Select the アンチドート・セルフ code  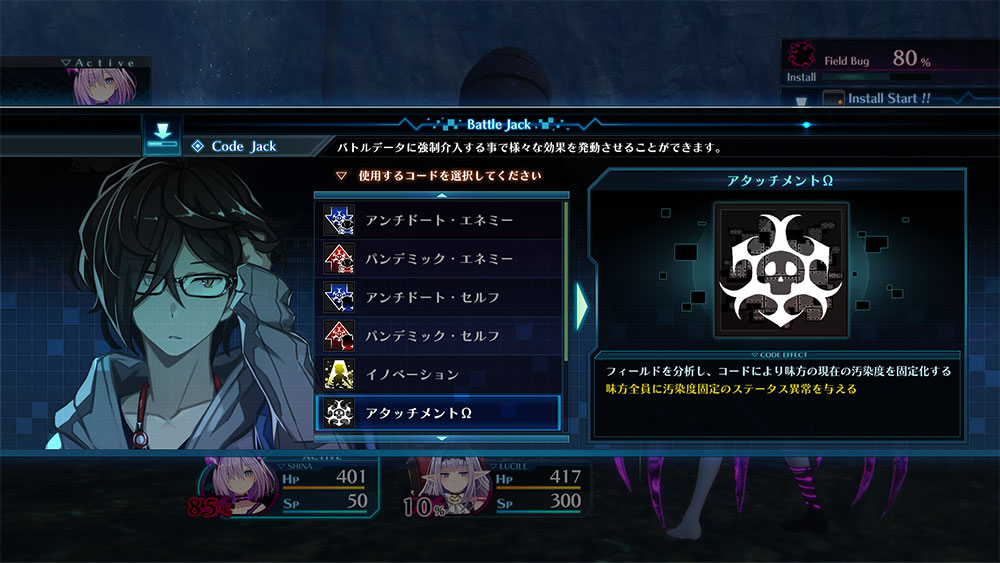pyautogui.click(x=440, y=297)
